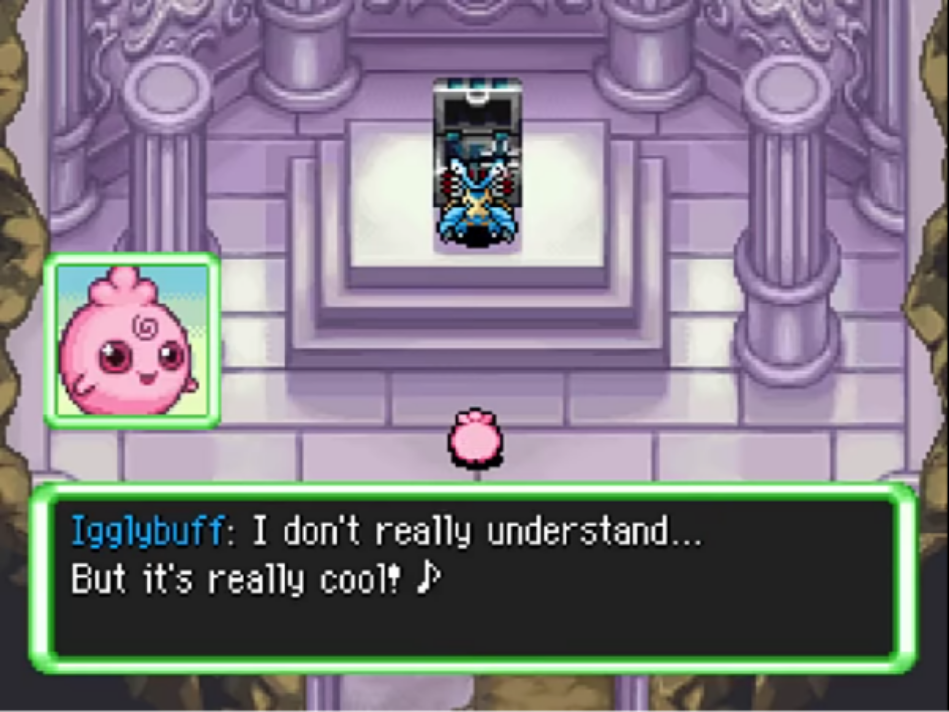Click the Igglybuff speaker portrait
This screenshot has height=712, width=949.
click(132, 340)
